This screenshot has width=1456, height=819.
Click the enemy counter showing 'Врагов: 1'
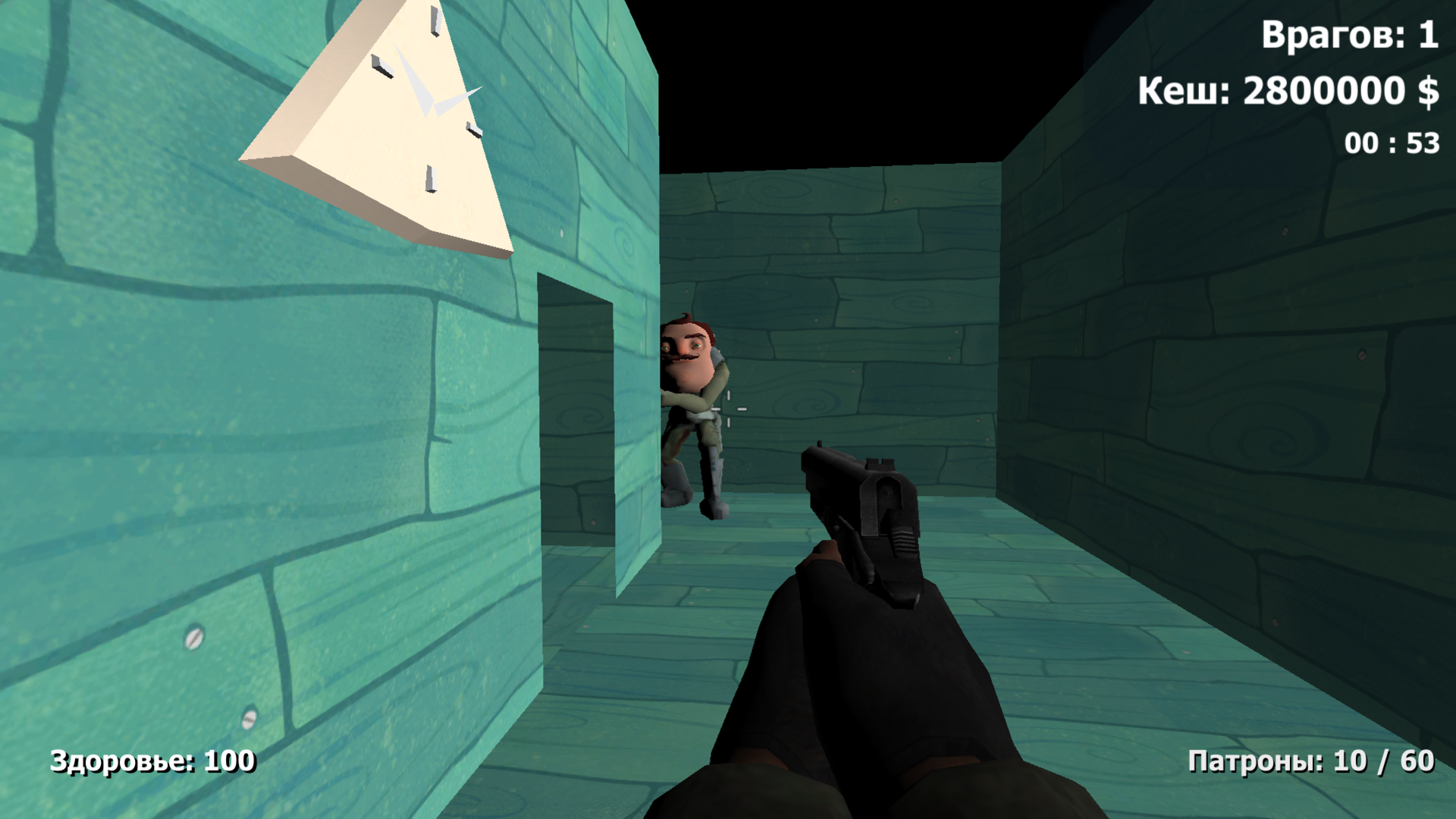pyautogui.click(x=1350, y=34)
